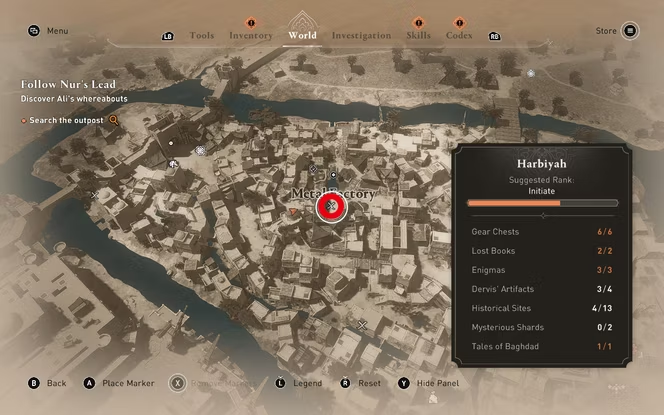Open the Inventory tab
This screenshot has height=415, width=664.
pos(250,36)
